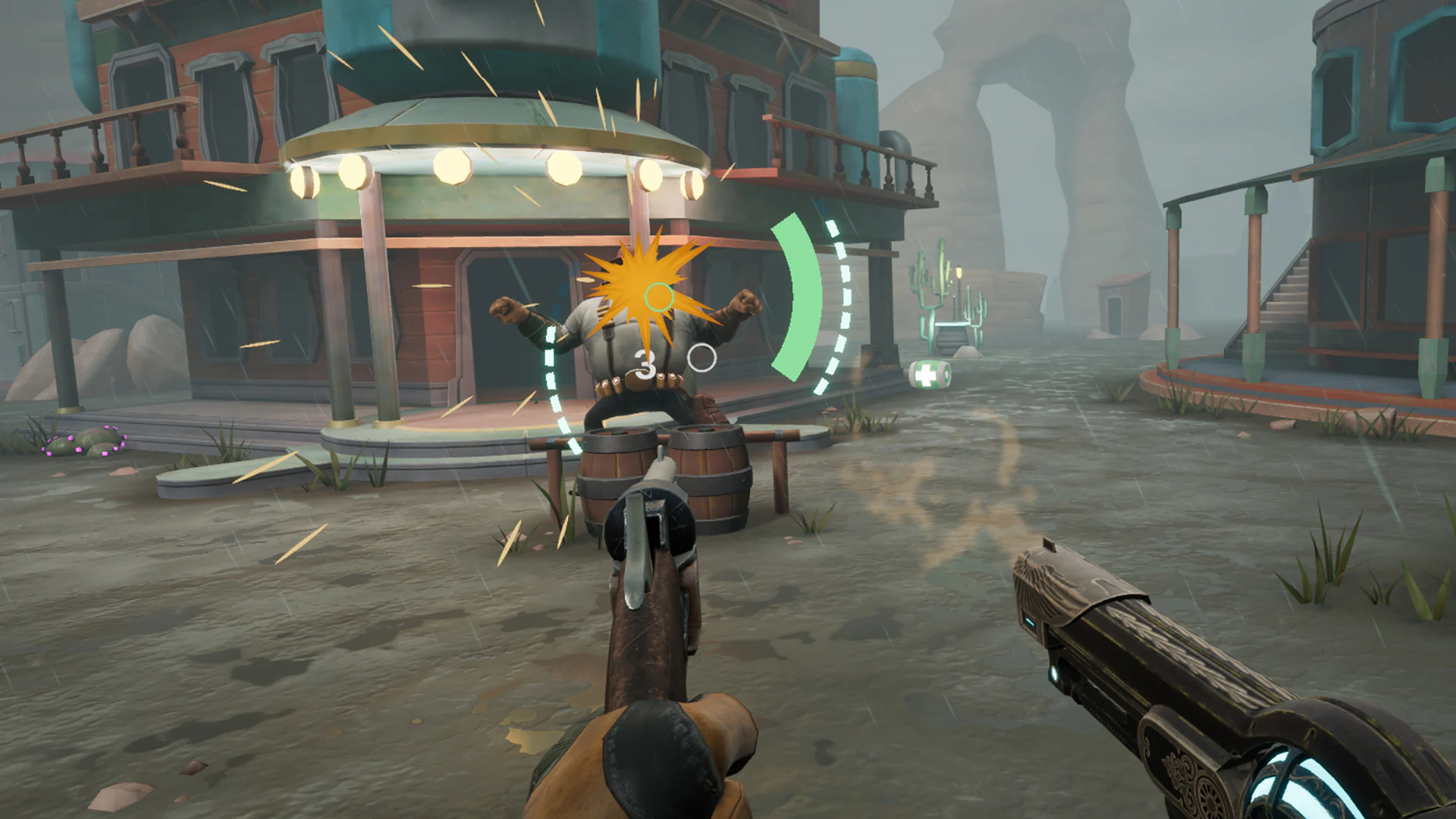The image size is (1456, 819).
Task: Click the teal targeting circle inside the burst
Action: pos(658,297)
